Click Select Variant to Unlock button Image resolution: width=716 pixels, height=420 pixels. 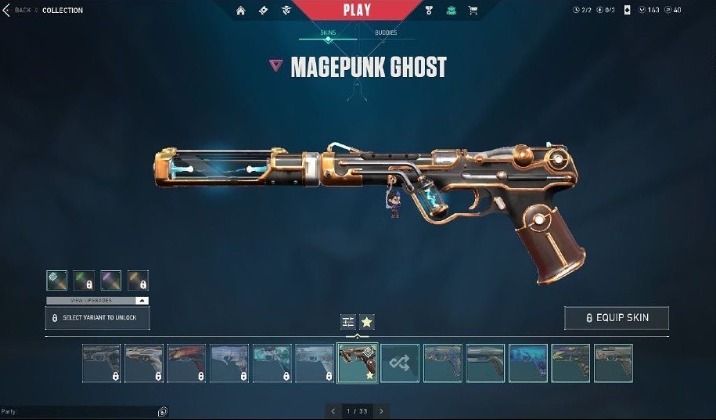tap(97, 318)
